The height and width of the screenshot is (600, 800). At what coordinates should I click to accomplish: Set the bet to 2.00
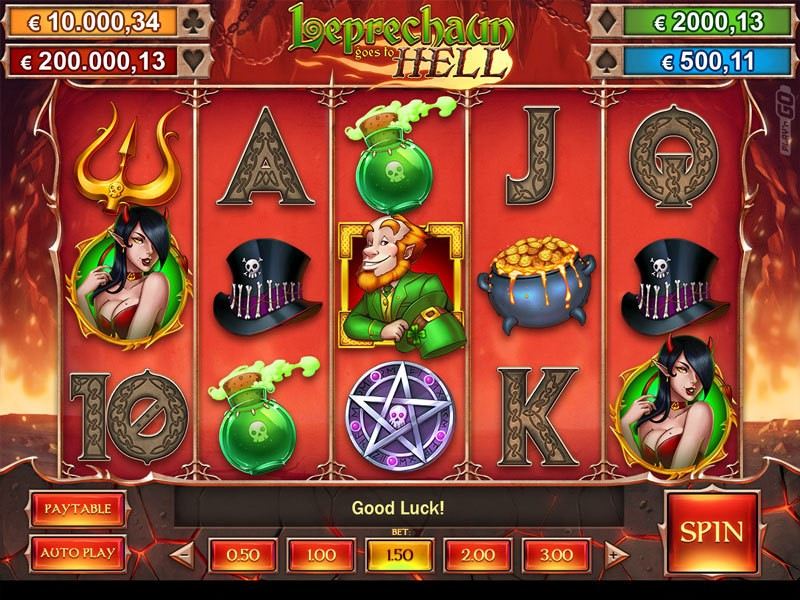[477, 555]
